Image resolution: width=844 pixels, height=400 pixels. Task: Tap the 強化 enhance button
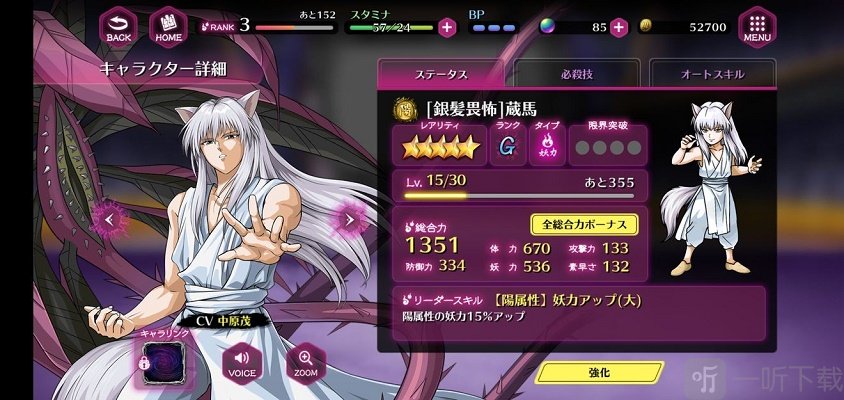(599, 372)
